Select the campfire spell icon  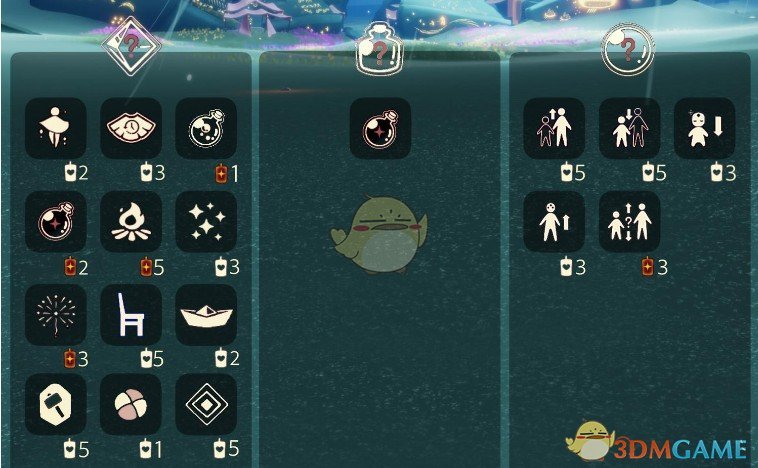[x=131, y=222]
